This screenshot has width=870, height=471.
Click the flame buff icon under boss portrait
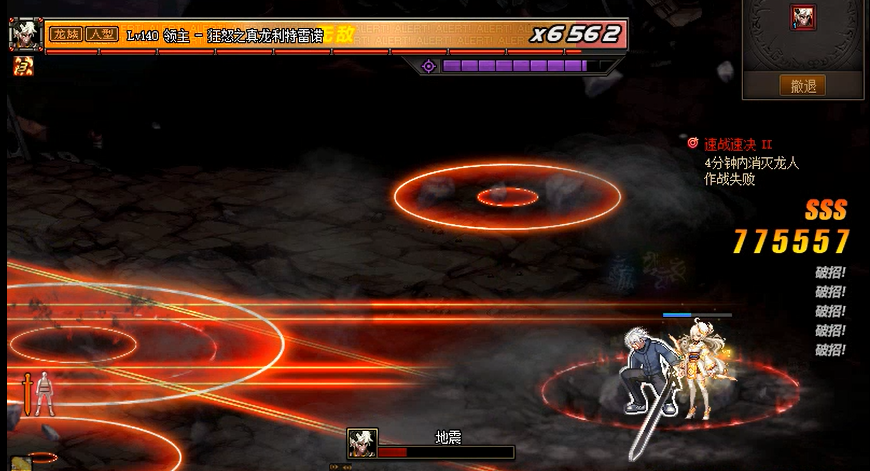point(22,67)
